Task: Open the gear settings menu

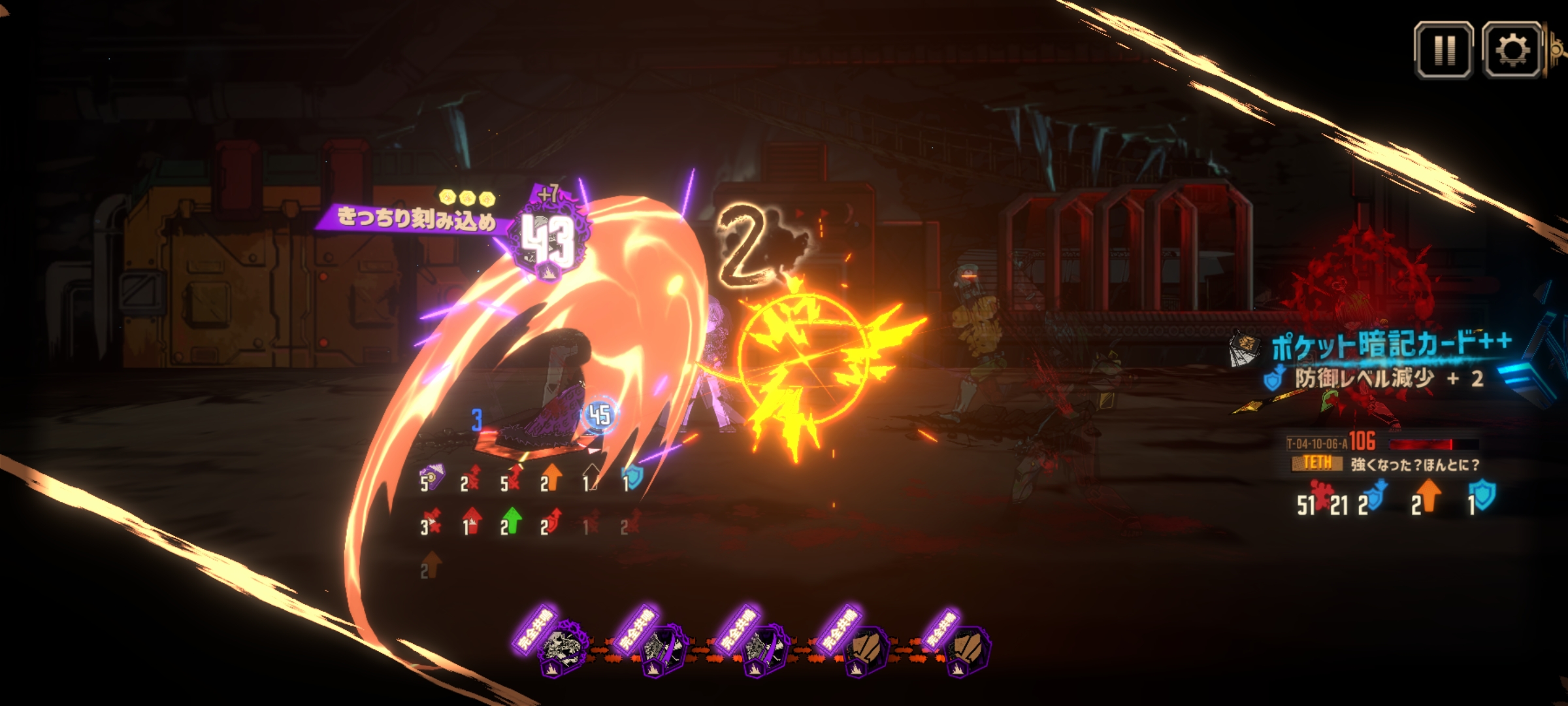Action: pos(1512,50)
